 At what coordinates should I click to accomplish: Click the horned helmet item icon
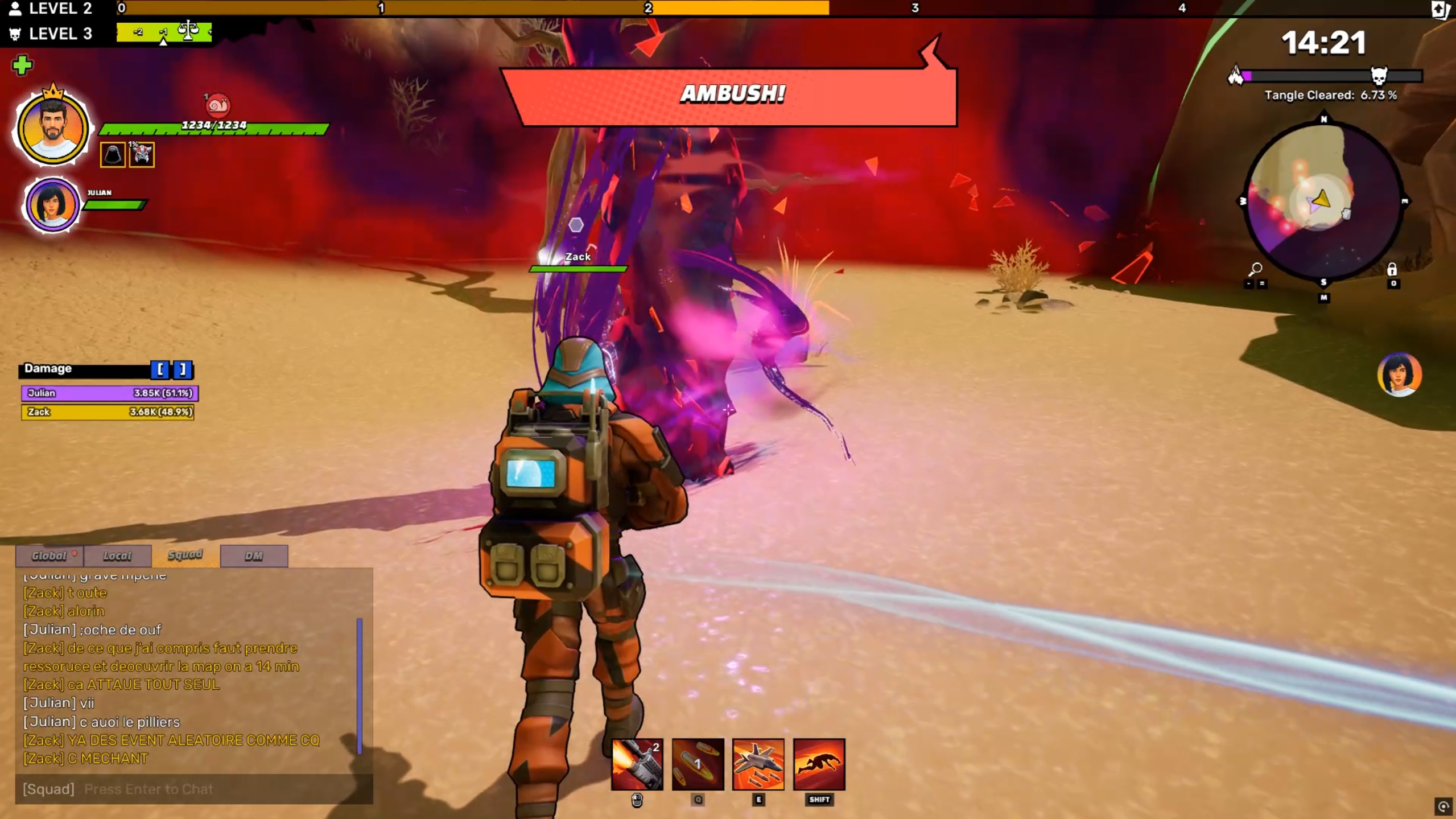(142, 155)
